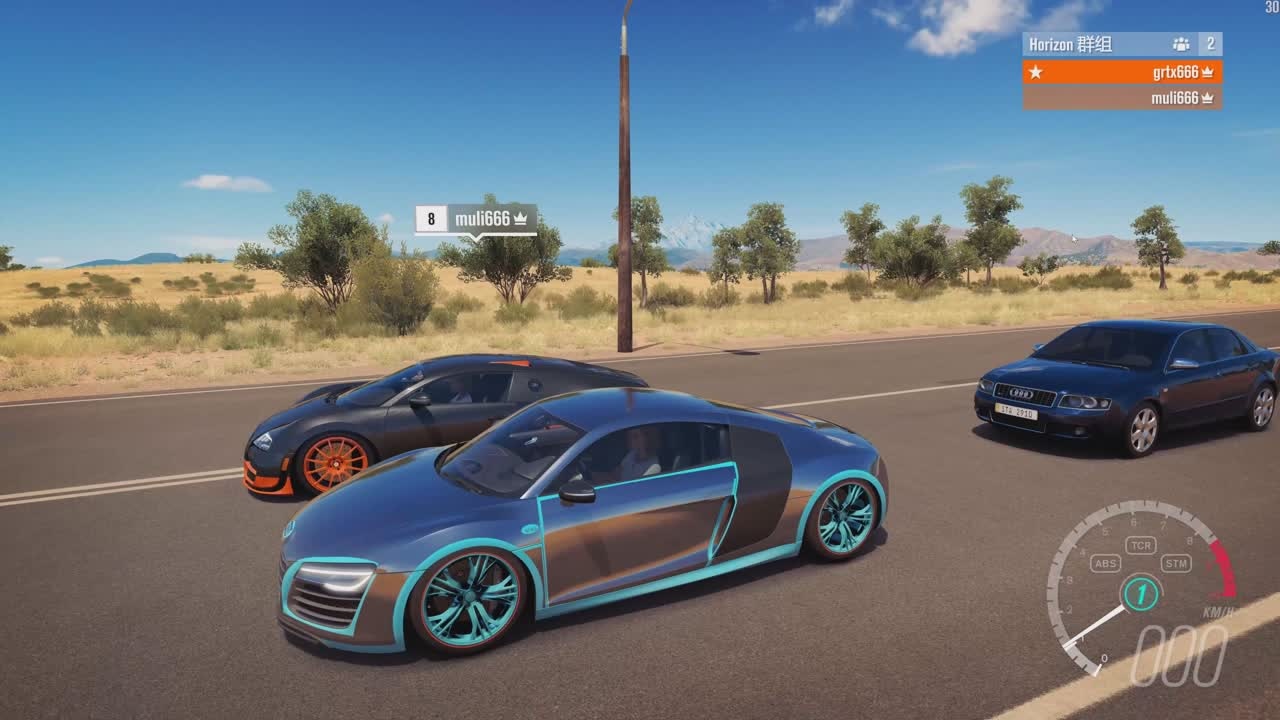Click the muli666 nametag above the car
Screen dimensions: 1280x720
[476, 219]
